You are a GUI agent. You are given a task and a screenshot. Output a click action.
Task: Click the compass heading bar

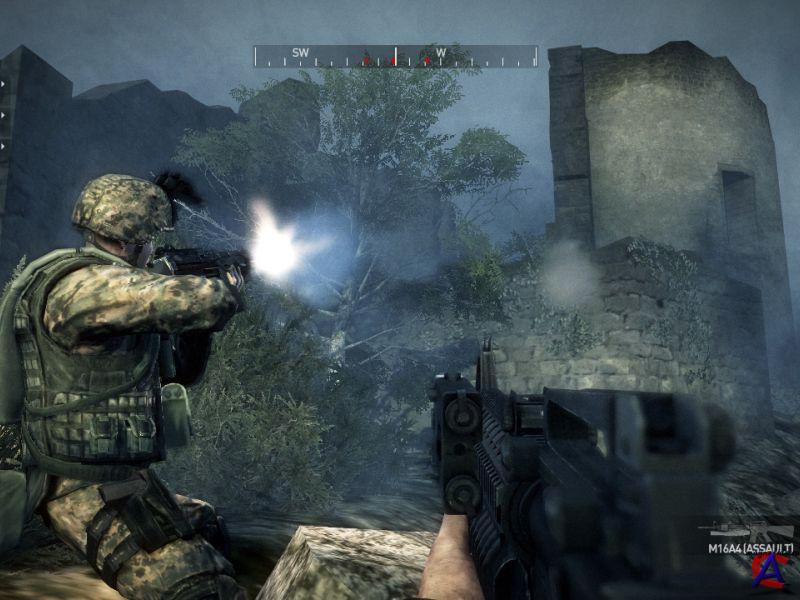tap(396, 56)
